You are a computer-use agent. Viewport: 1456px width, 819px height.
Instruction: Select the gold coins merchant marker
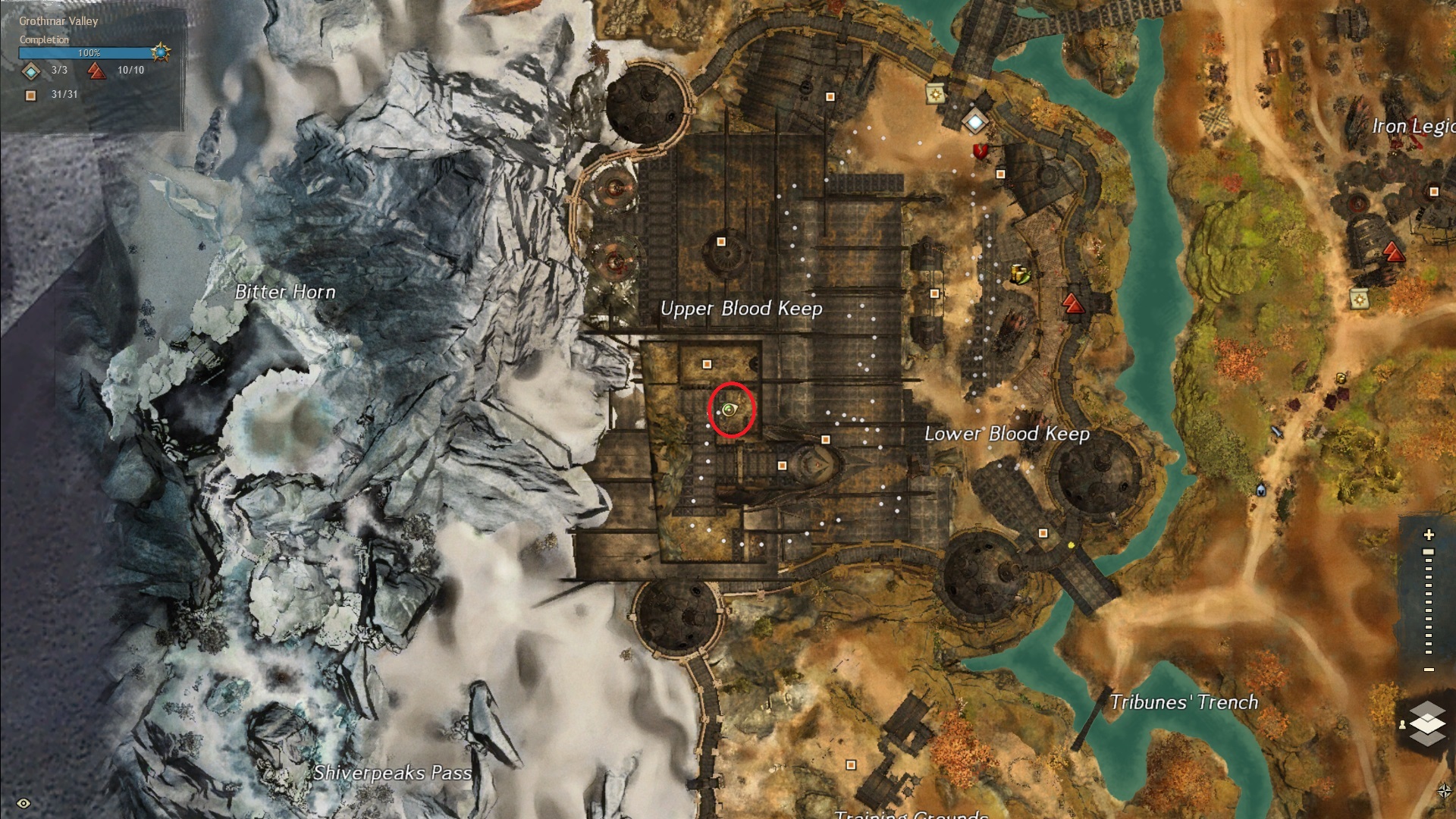tap(1021, 274)
